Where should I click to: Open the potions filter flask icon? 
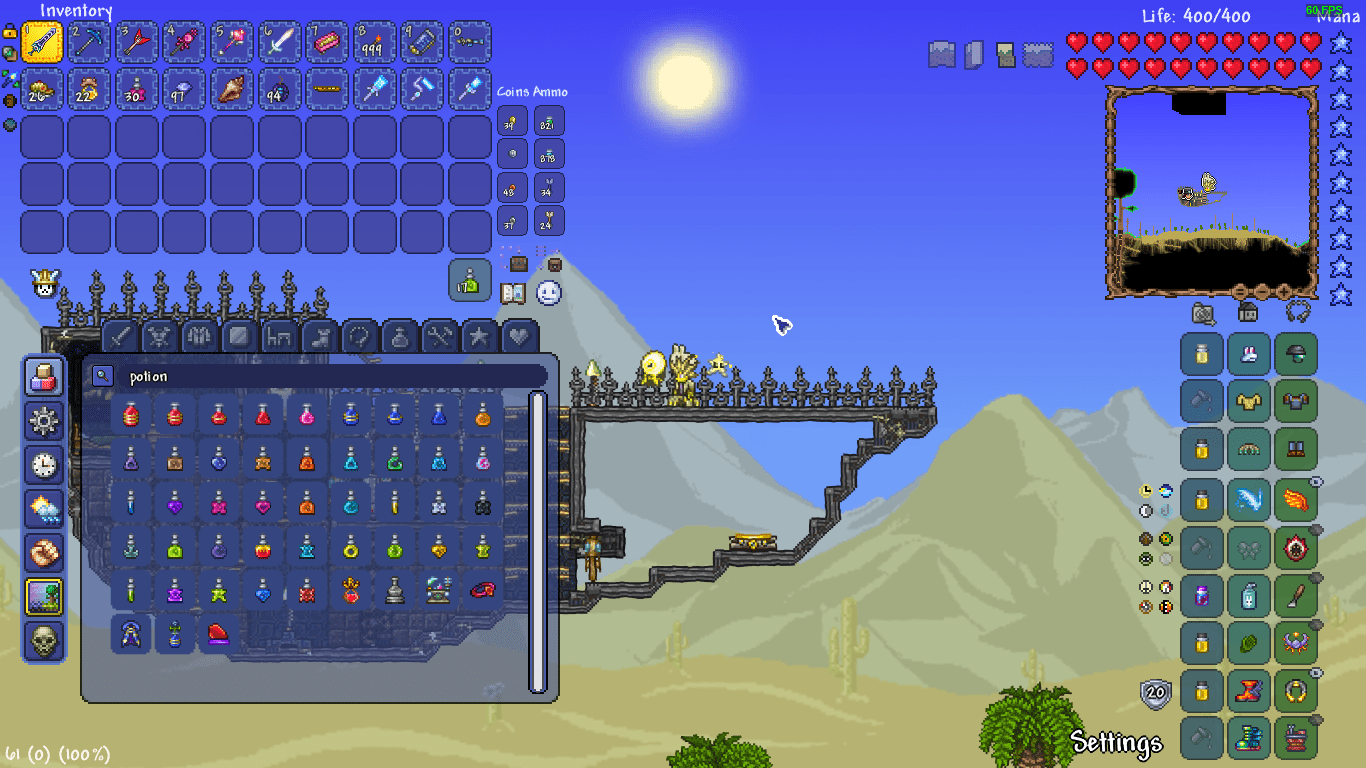(398, 337)
